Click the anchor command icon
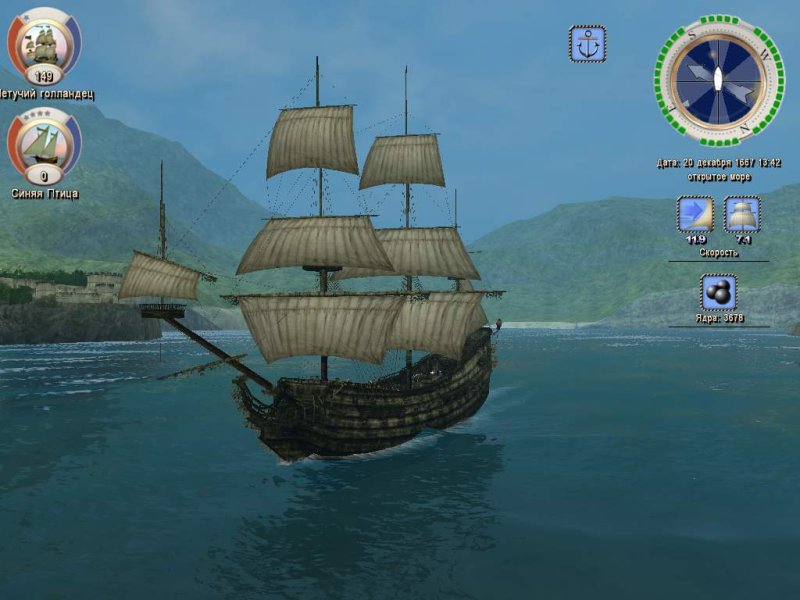 (587, 44)
